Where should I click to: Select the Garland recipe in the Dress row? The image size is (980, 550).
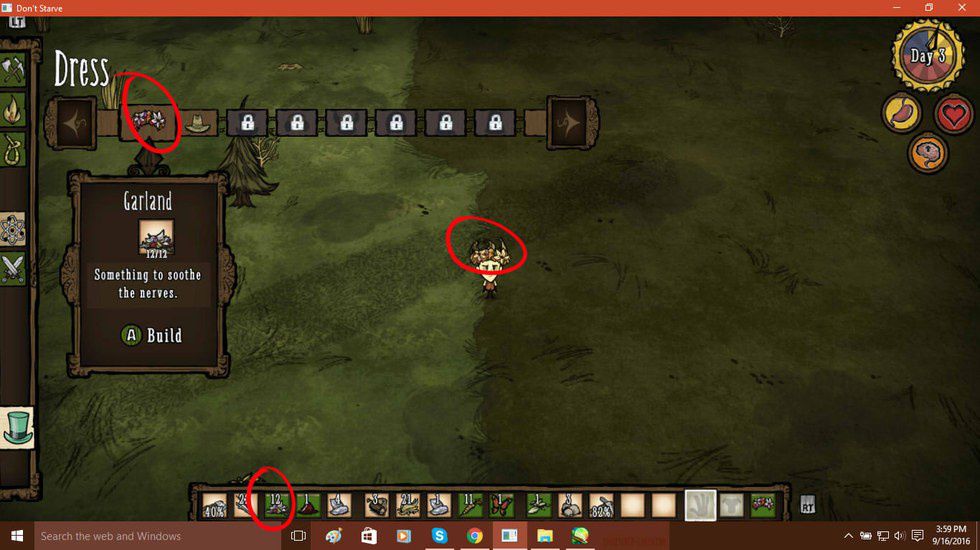pos(149,123)
